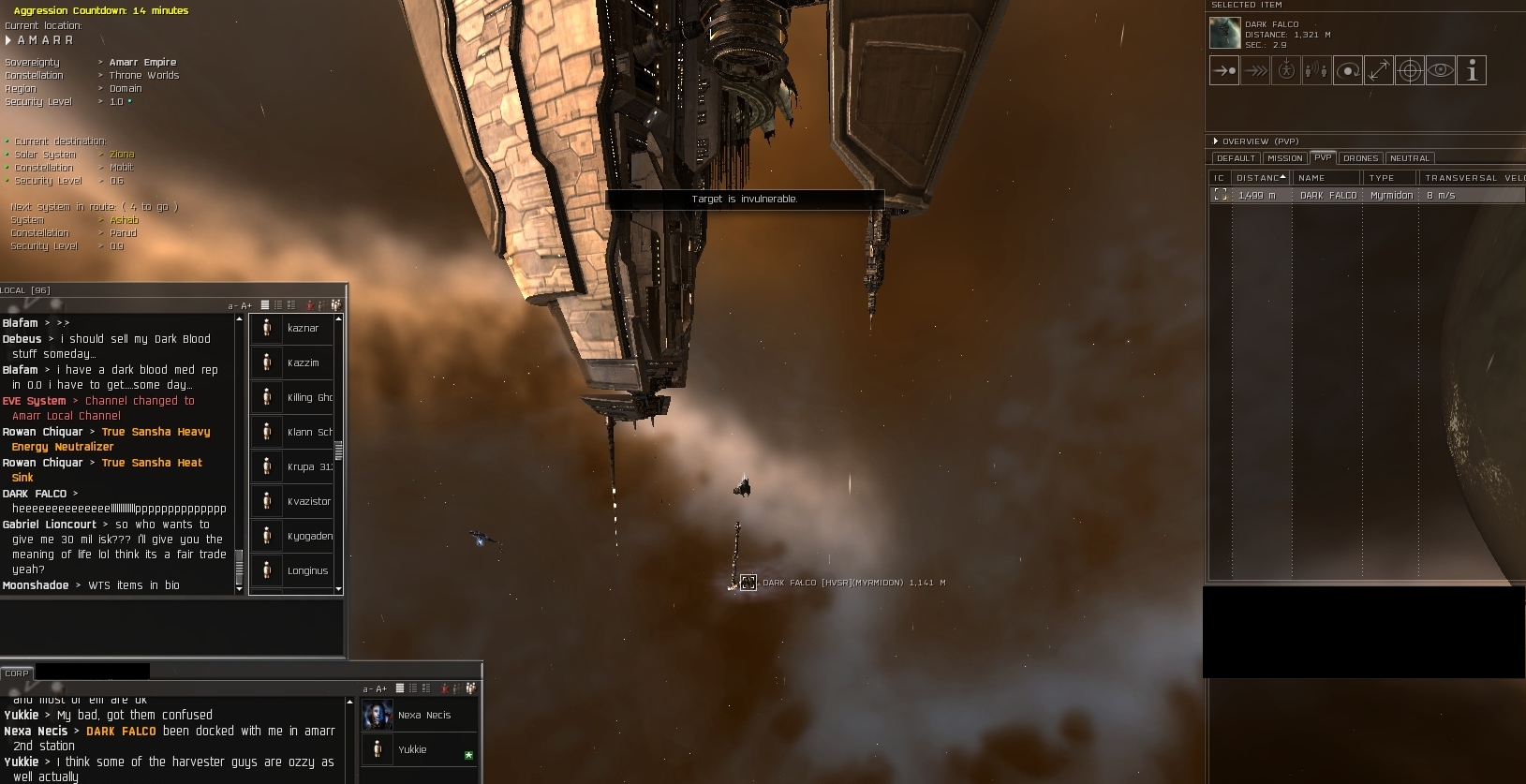Select Nexa Necis in corp member list
The image size is (1526, 784).
pyautogui.click(x=423, y=715)
